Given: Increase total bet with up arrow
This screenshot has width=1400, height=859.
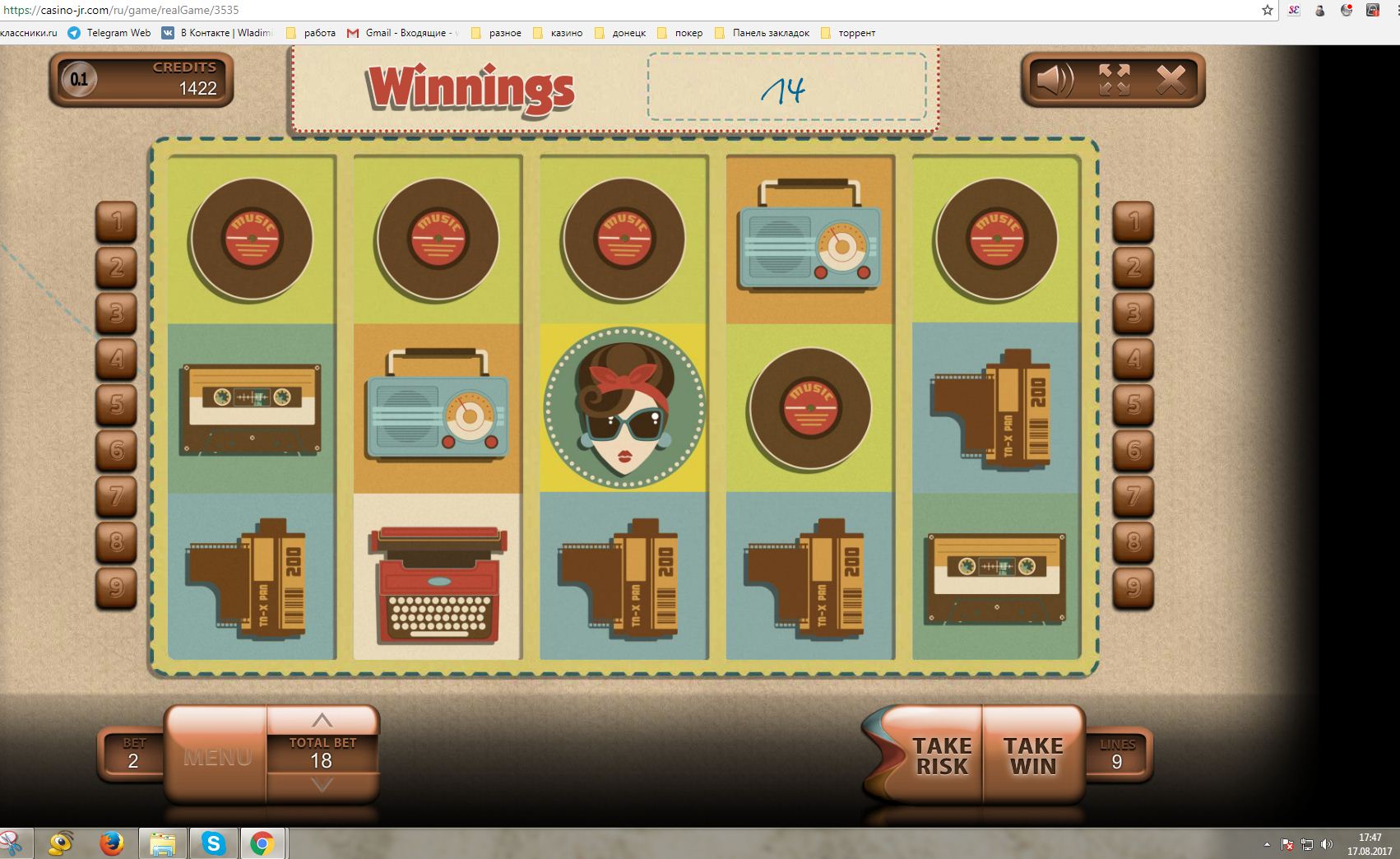Looking at the screenshot, I should coord(322,721).
